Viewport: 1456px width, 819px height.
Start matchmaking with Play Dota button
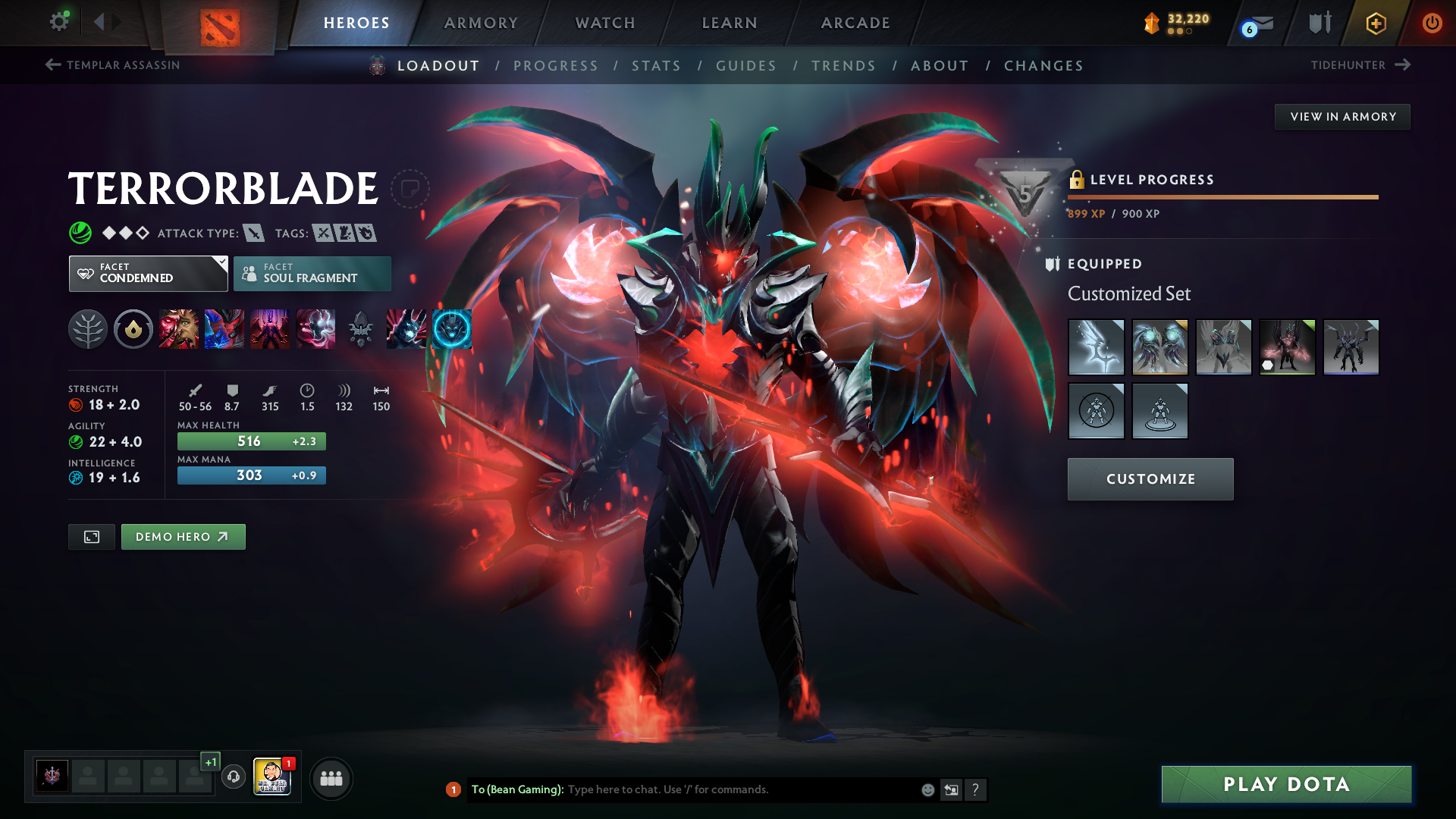1286,784
